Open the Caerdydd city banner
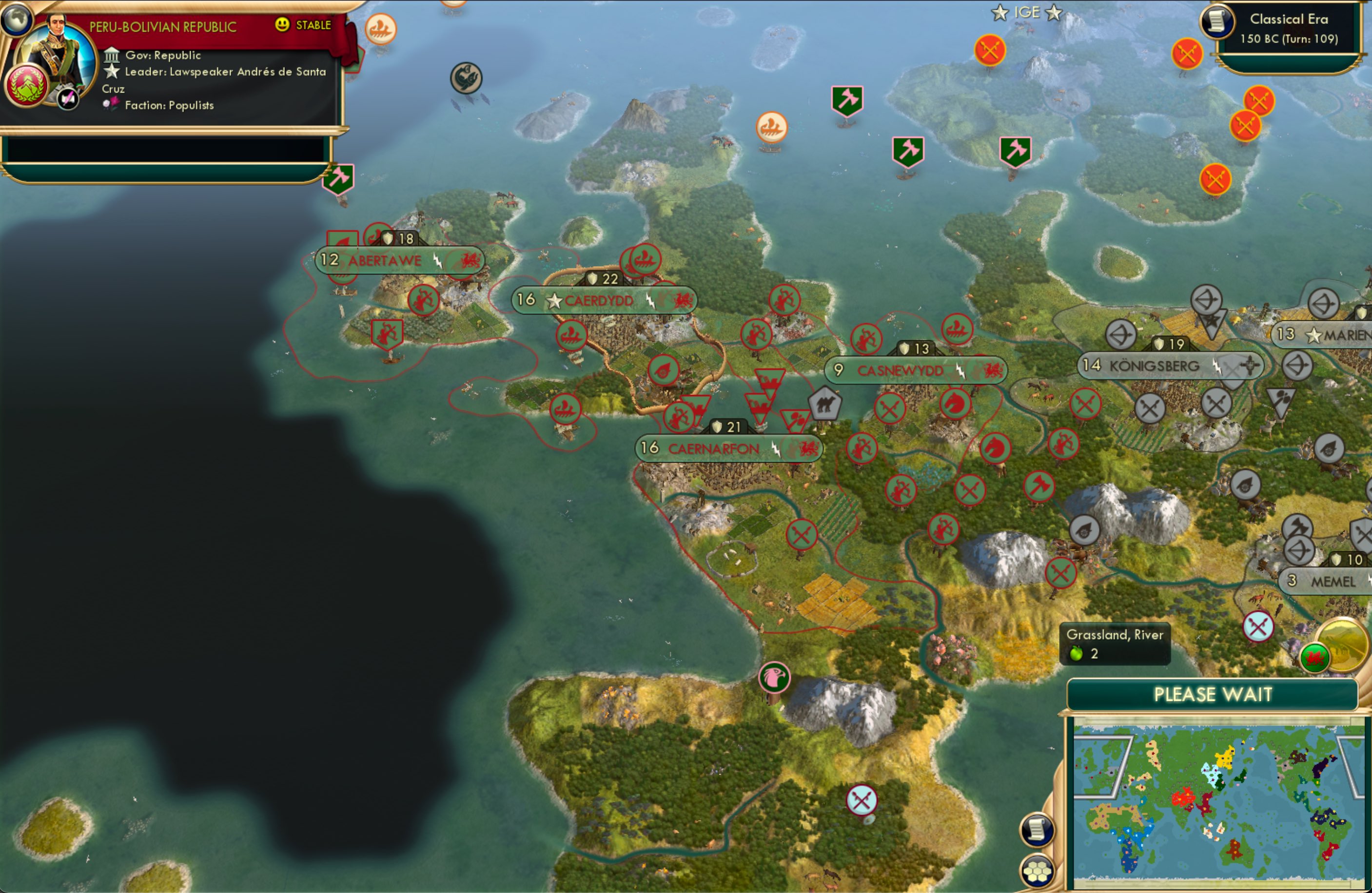Image resolution: width=1372 pixels, height=893 pixels. coord(597,300)
